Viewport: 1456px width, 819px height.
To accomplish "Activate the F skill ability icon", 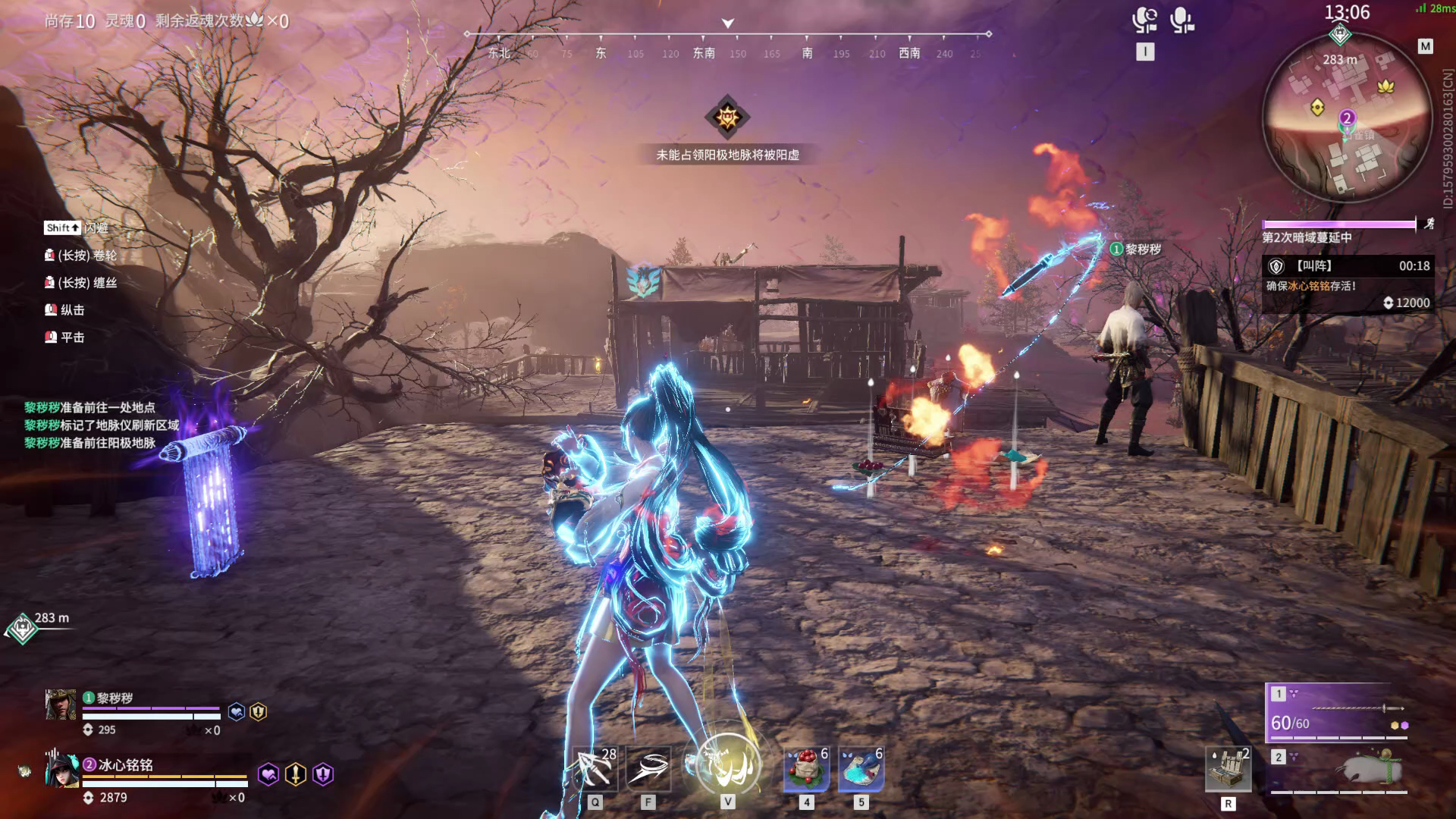I will (648, 768).
